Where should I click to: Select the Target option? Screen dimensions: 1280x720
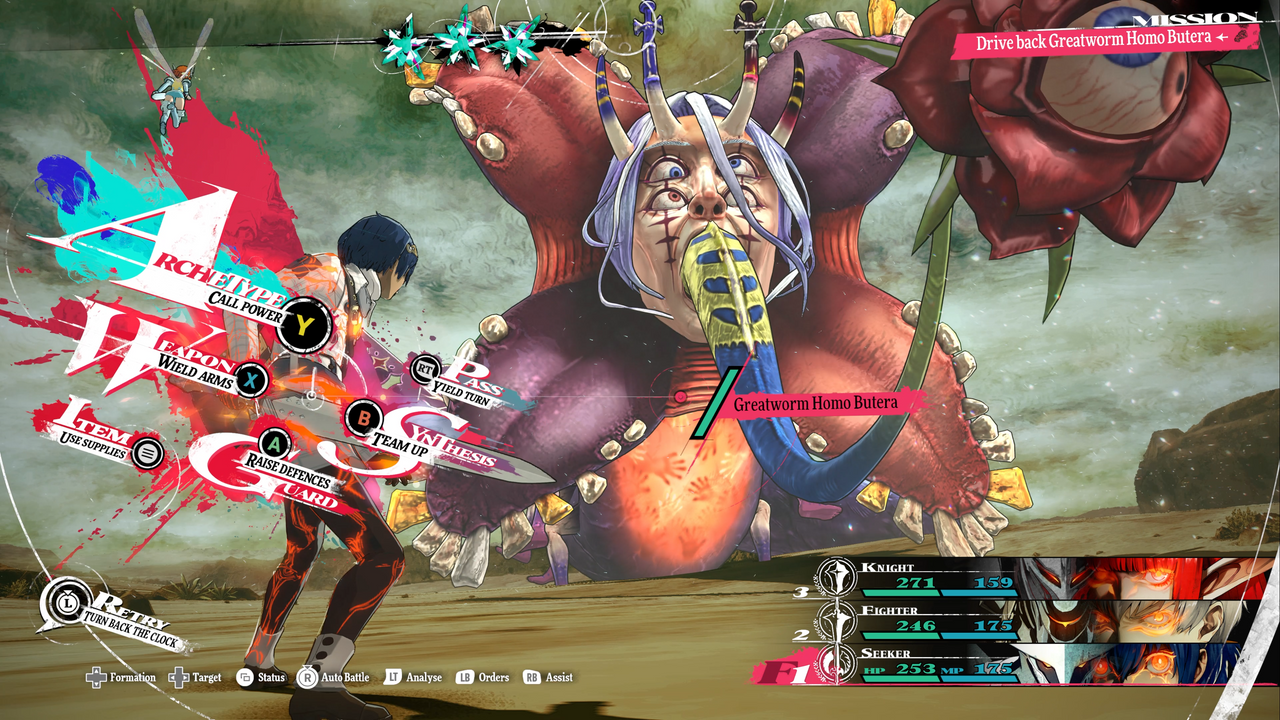(x=182, y=677)
